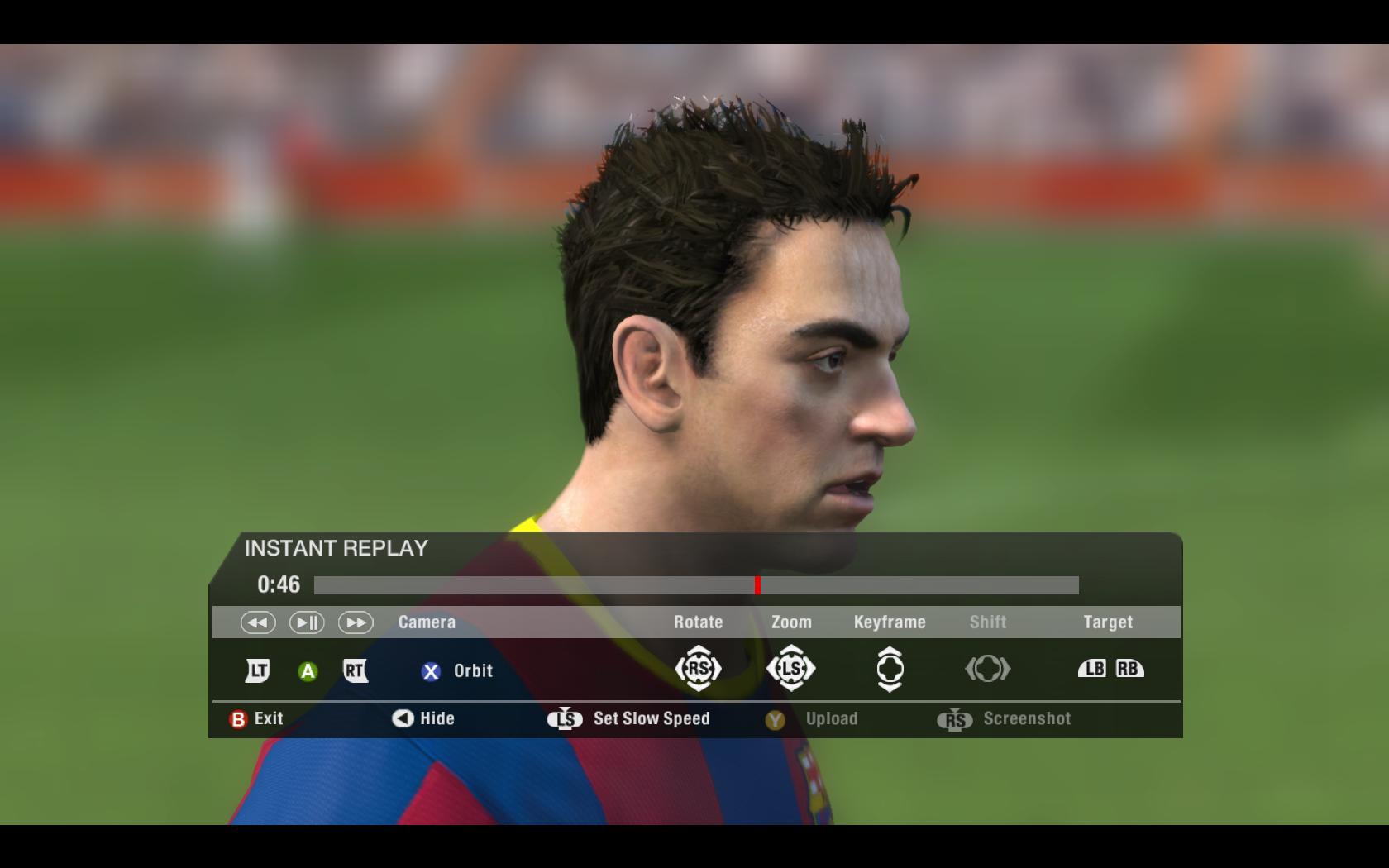Rewind the instant replay
This screenshot has height=868, width=1389.
[x=258, y=622]
